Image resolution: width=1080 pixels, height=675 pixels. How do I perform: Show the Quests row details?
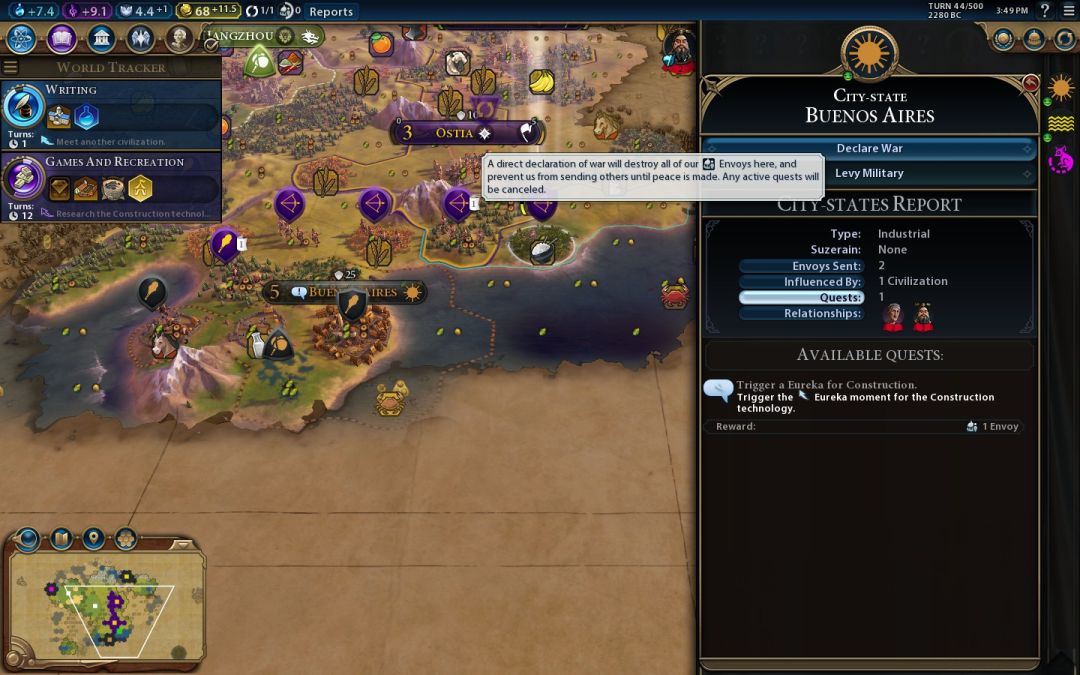coord(800,297)
